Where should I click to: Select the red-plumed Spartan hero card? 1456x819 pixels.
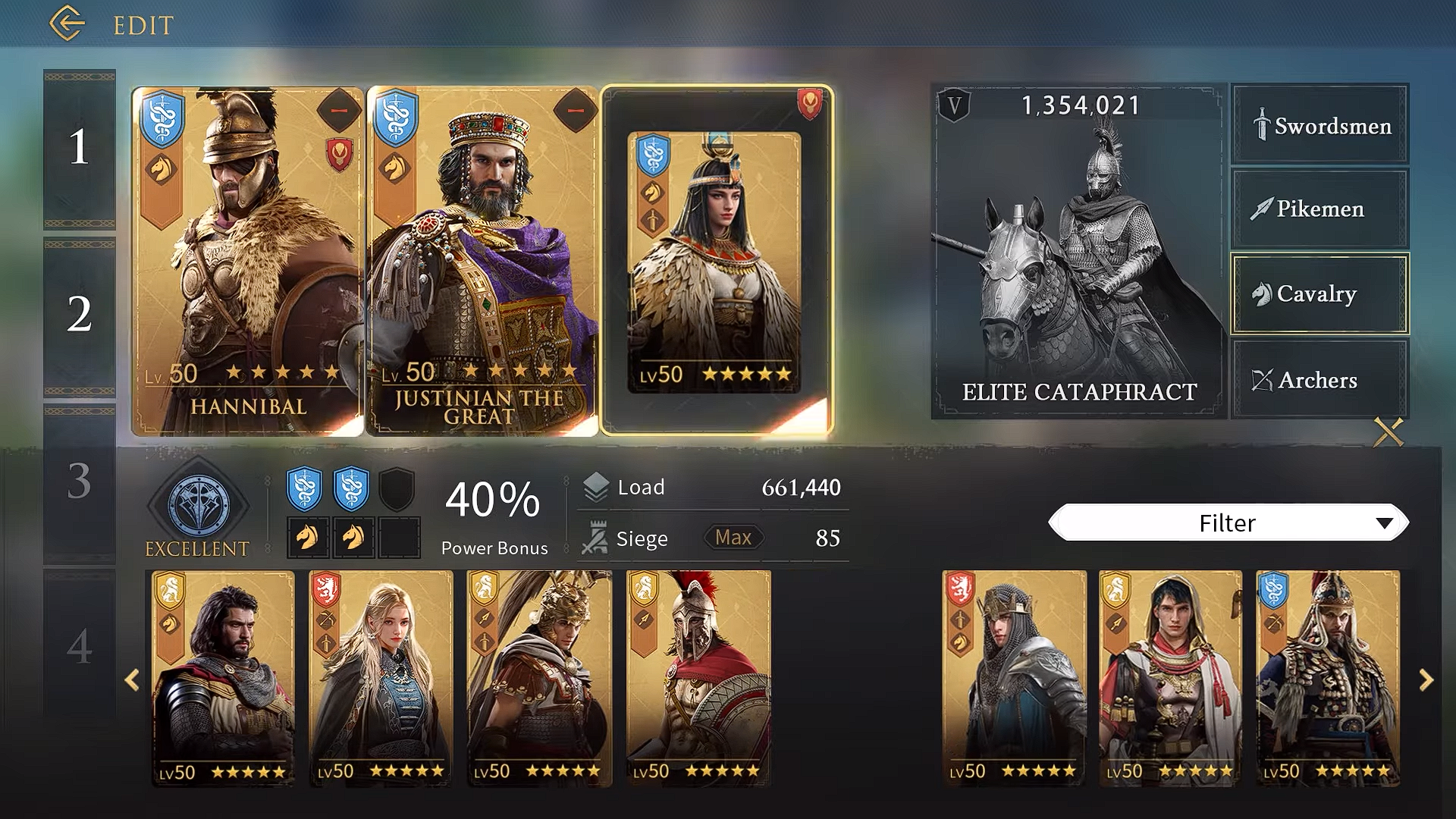698,679
